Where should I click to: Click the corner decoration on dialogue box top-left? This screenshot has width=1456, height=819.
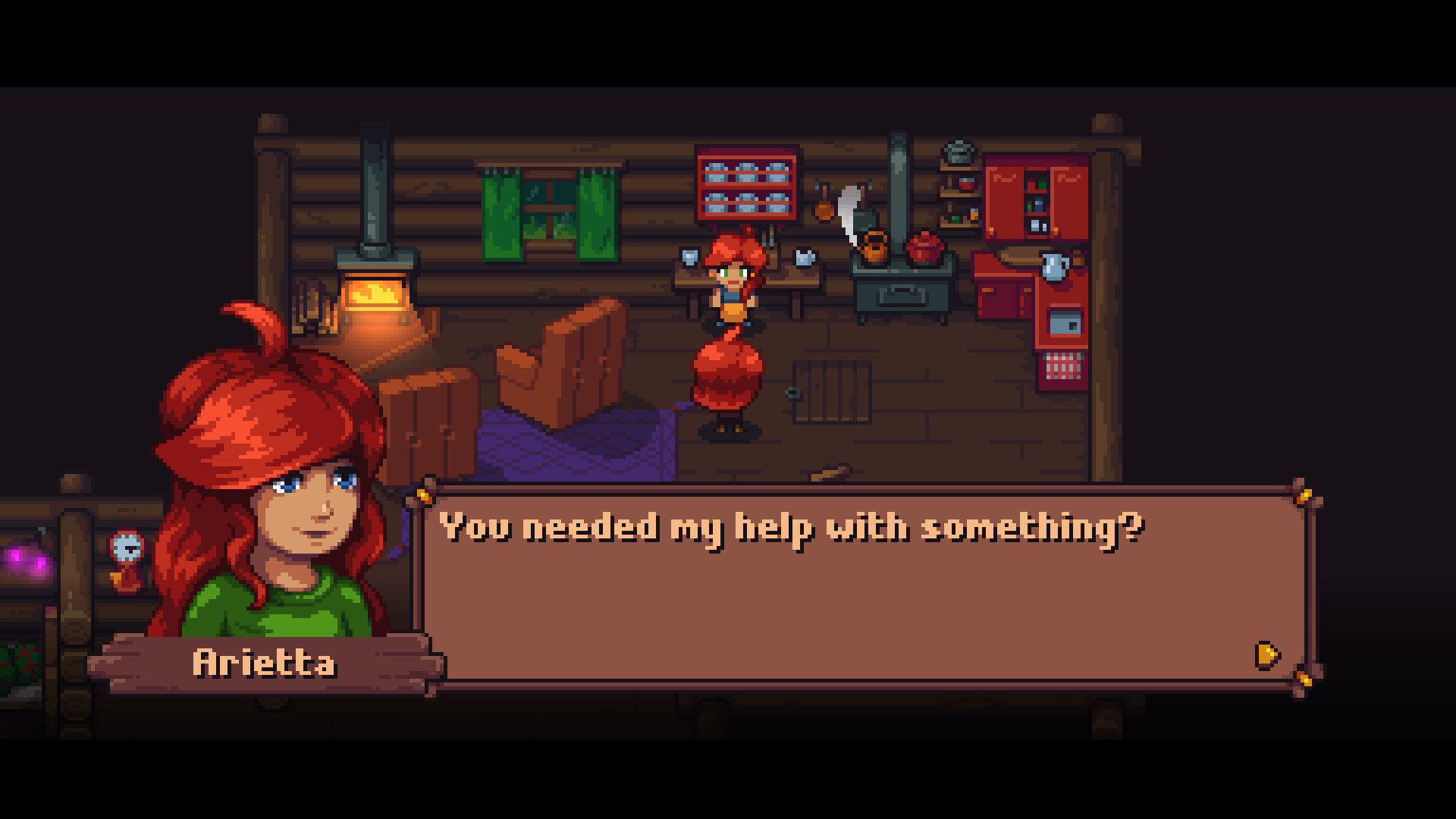[x=423, y=497]
